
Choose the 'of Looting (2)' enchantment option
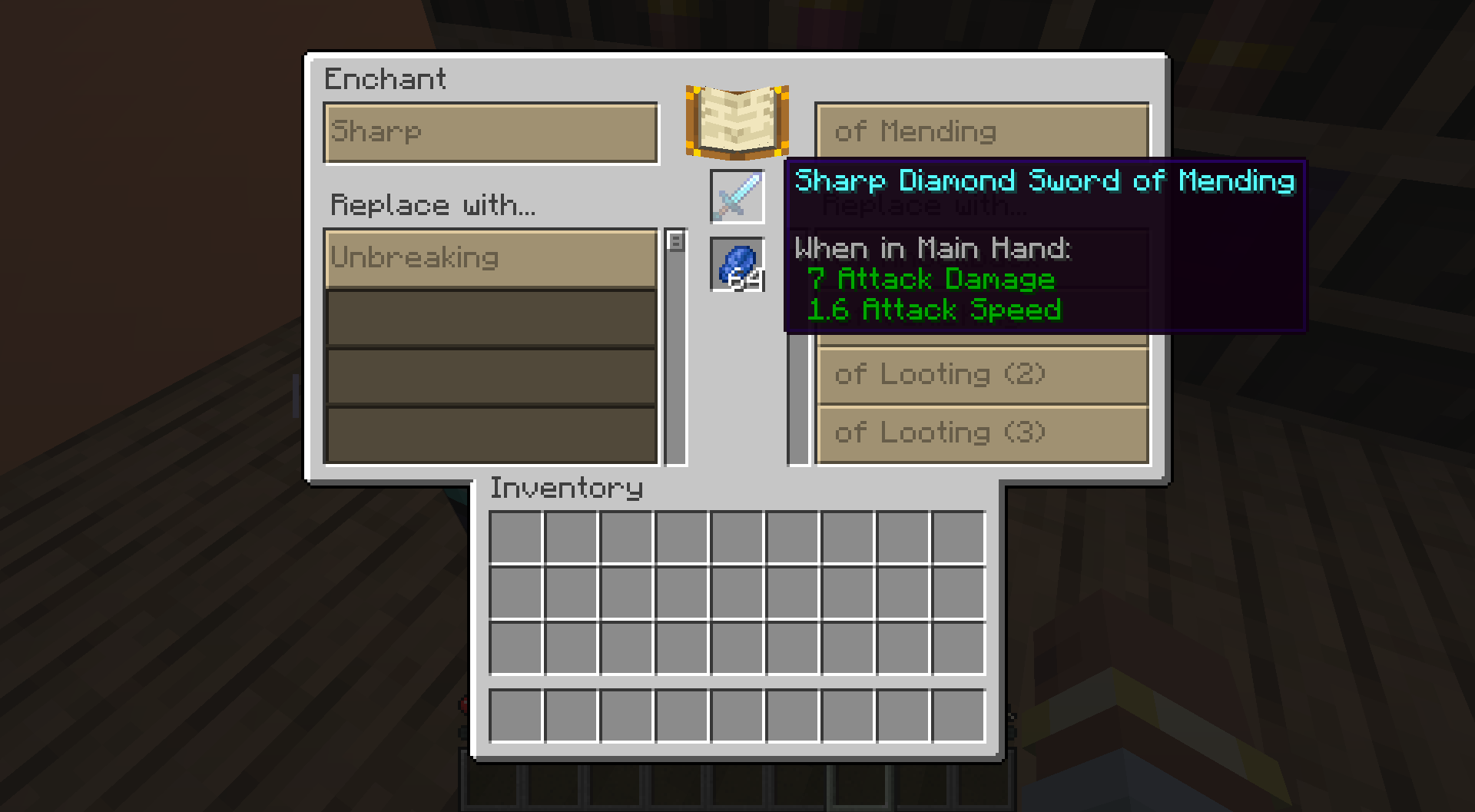pos(982,375)
